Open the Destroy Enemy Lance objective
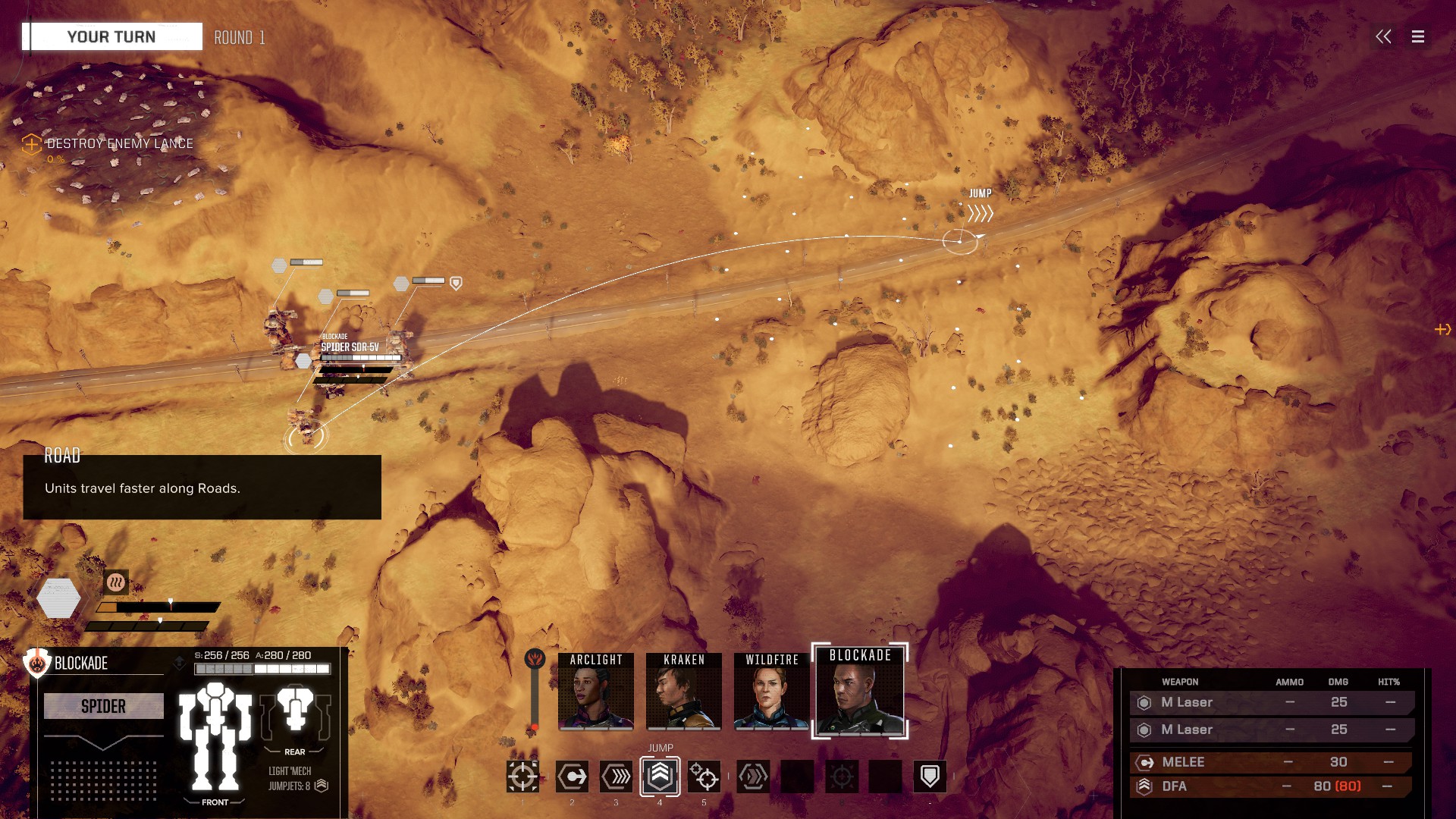 (119, 143)
